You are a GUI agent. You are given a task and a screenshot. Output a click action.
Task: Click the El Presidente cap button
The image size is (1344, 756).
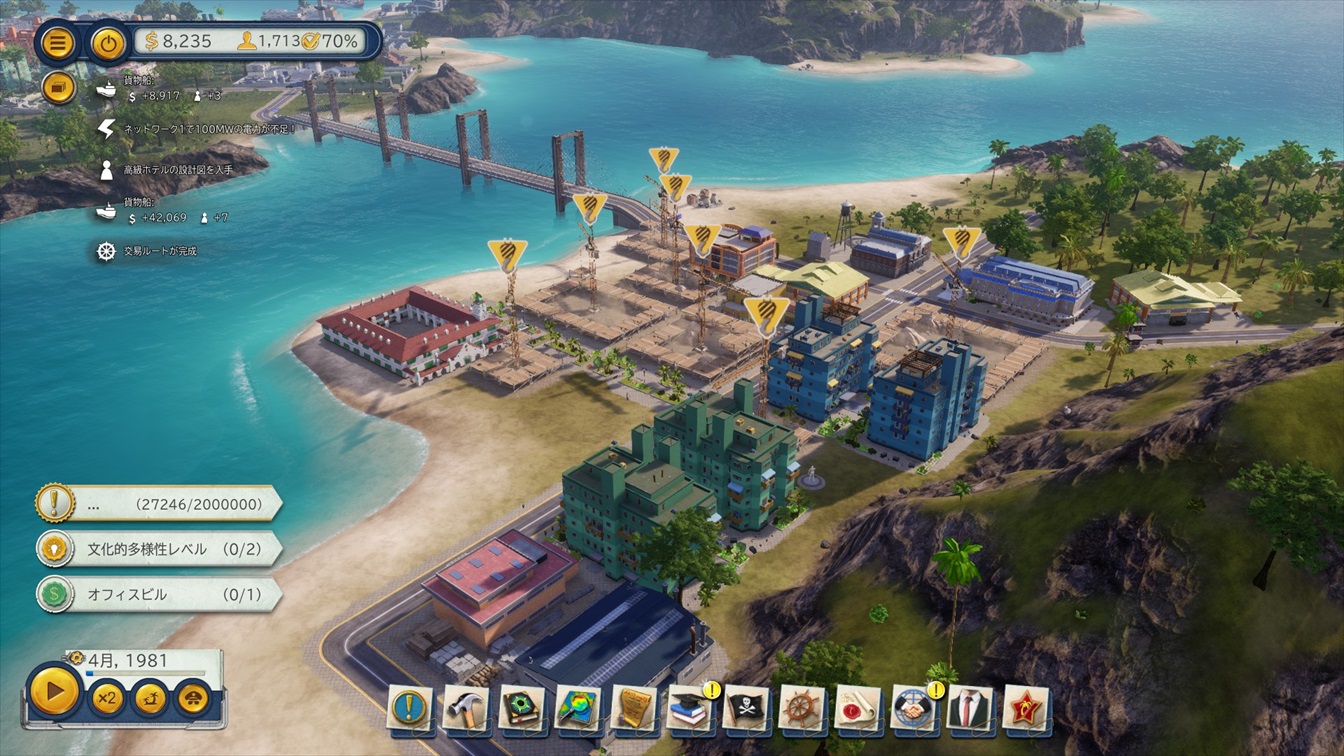pyautogui.click(x=193, y=697)
